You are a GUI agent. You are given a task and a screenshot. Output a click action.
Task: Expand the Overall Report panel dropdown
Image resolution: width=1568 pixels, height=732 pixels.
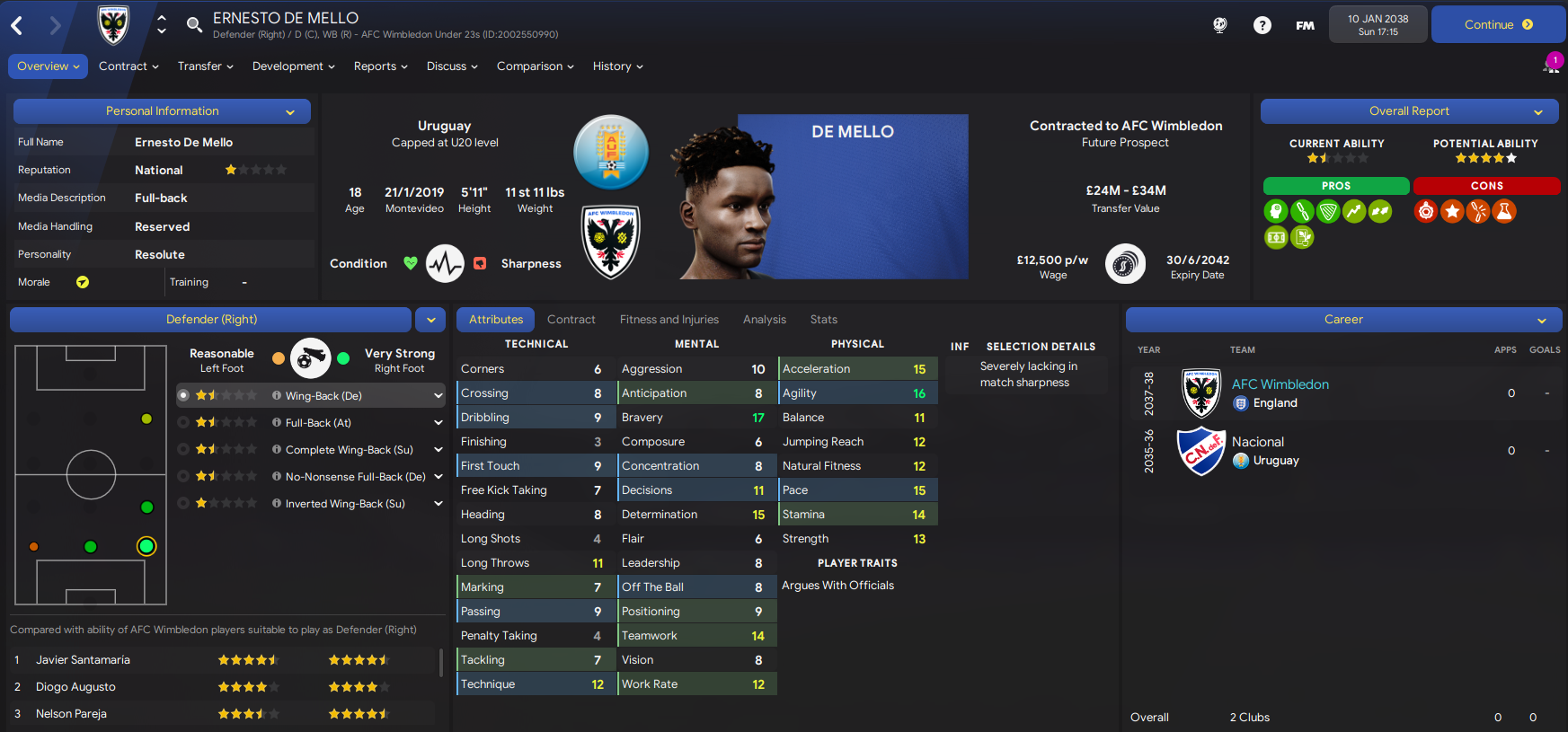point(1538,112)
